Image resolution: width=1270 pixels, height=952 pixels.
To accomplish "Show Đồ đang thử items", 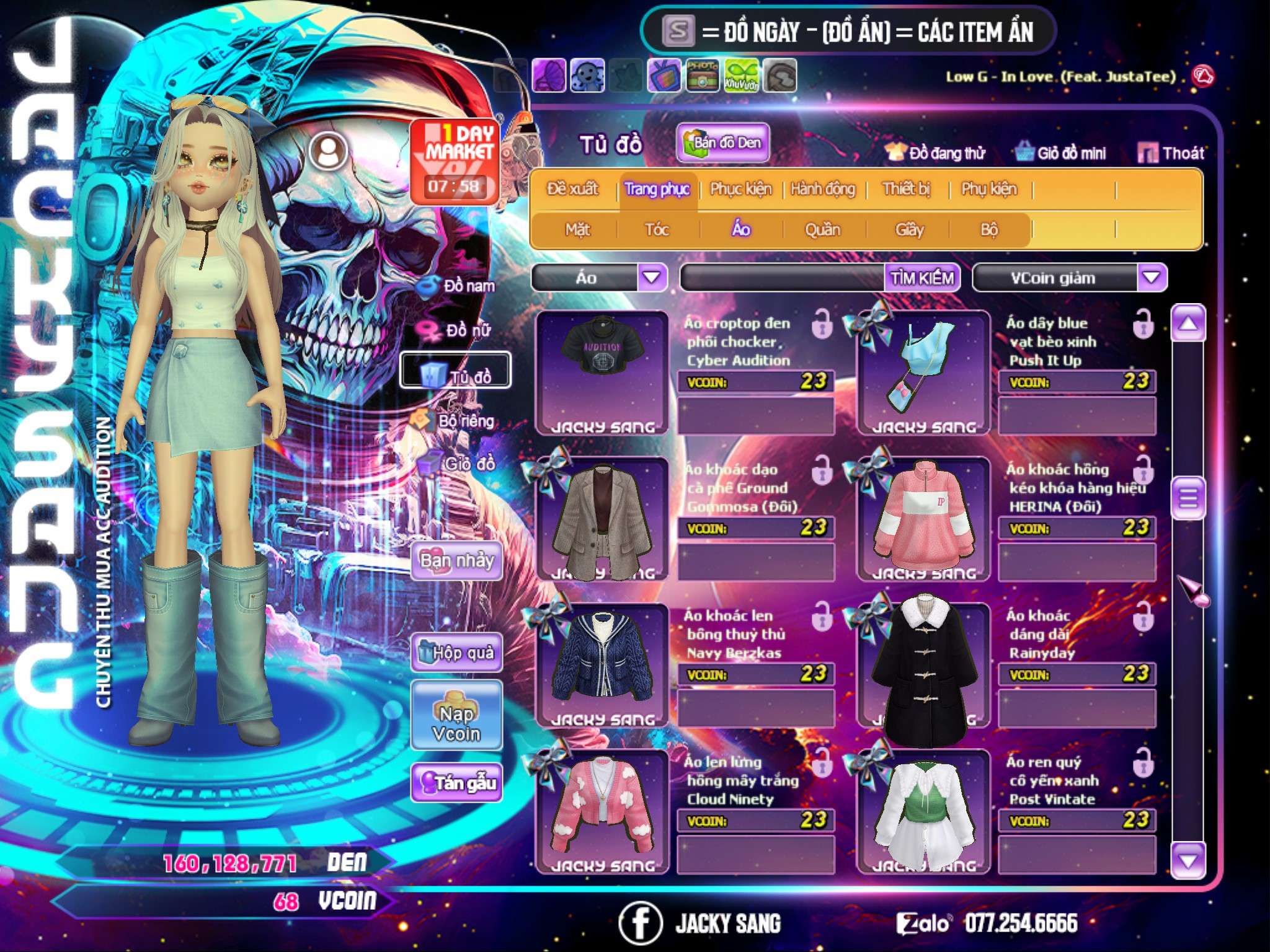I will (x=935, y=153).
